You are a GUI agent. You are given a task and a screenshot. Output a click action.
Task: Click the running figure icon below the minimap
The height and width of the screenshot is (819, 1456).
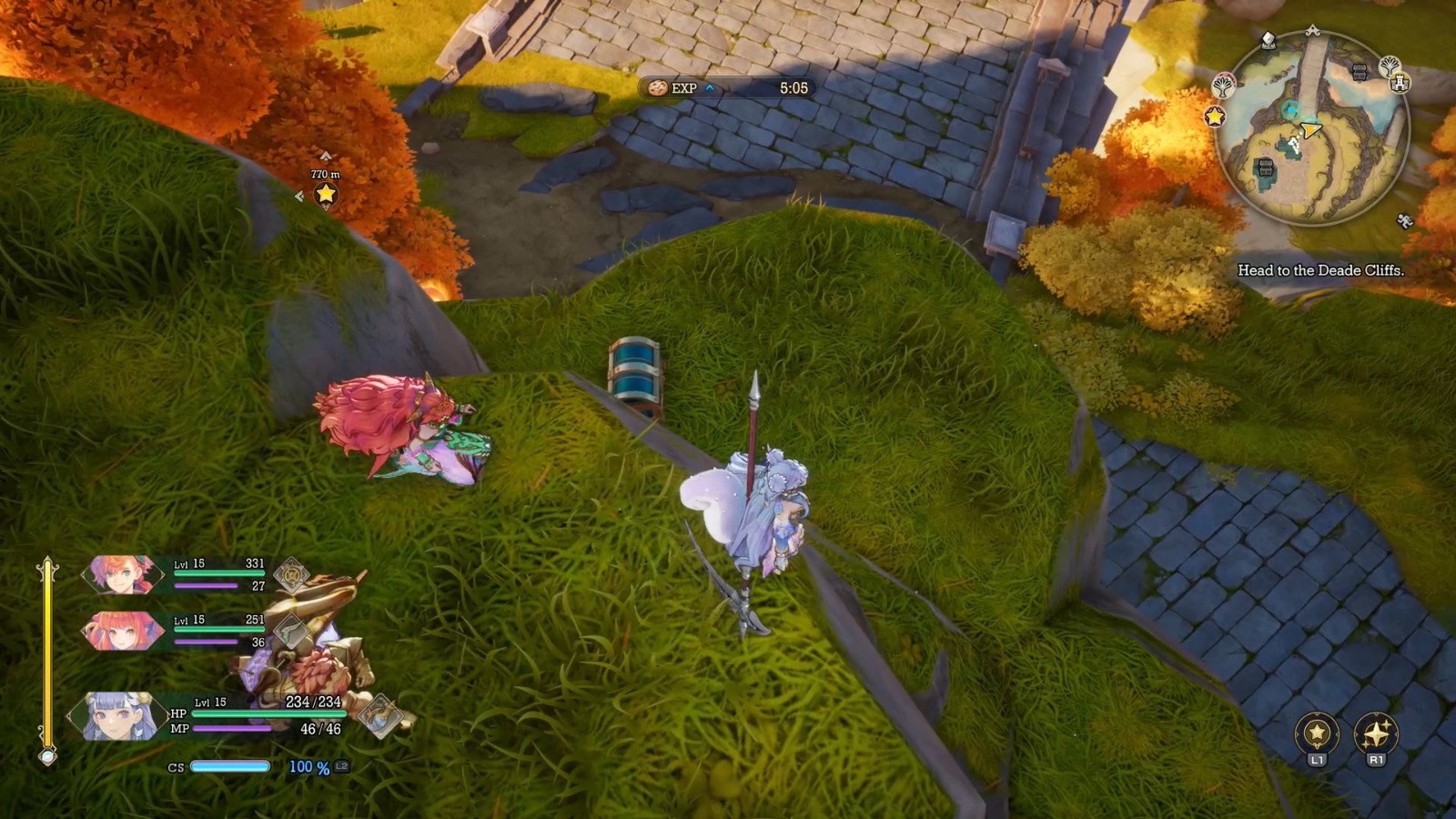1404,221
